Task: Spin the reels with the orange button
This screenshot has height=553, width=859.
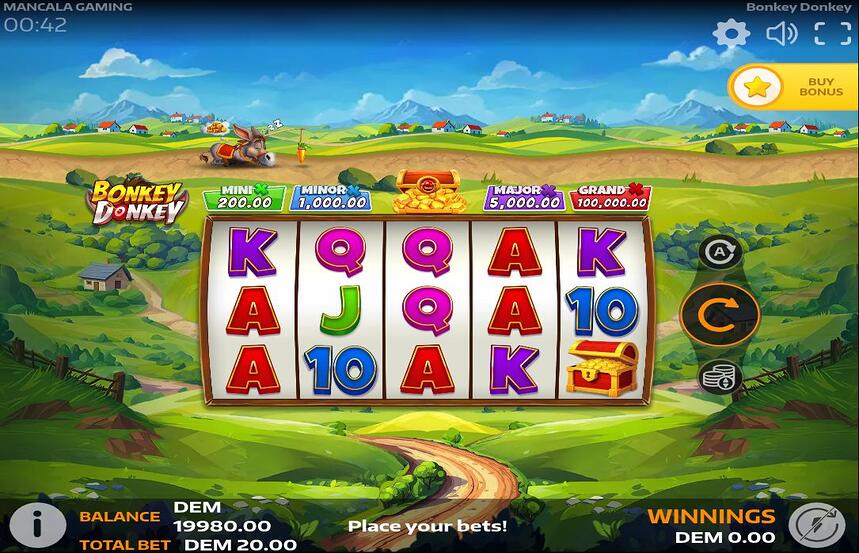Action: pyautogui.click(x=719, y=314)
